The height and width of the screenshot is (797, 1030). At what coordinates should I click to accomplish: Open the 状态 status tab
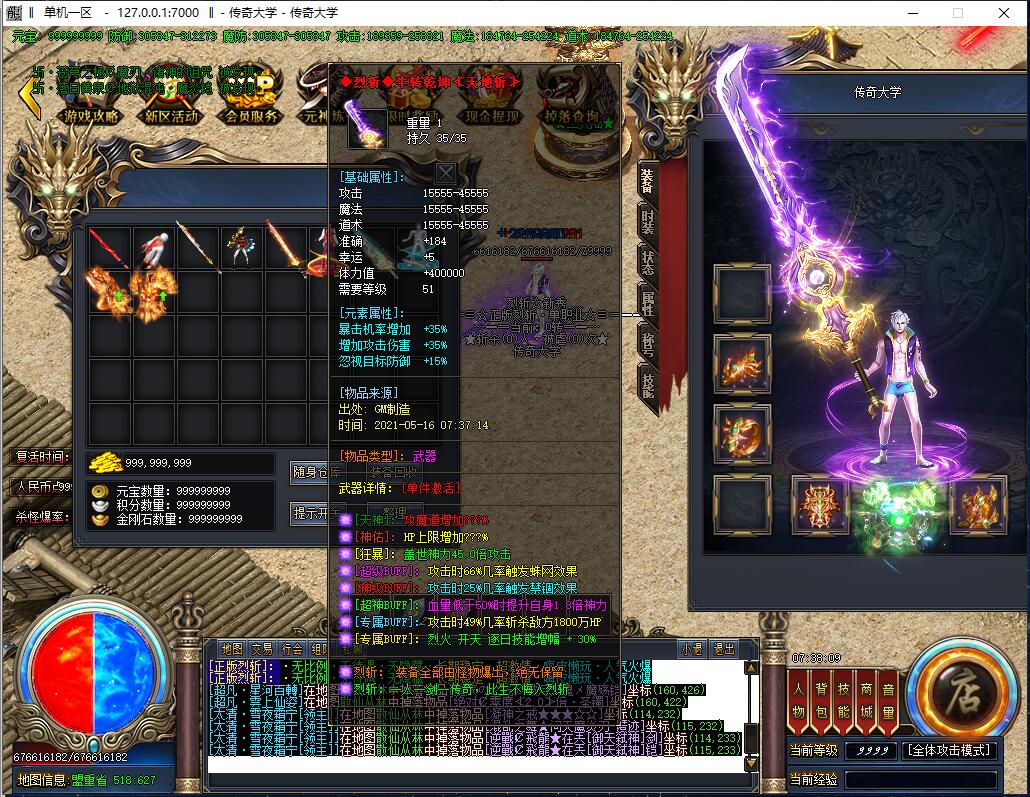(x=647, y=263)
